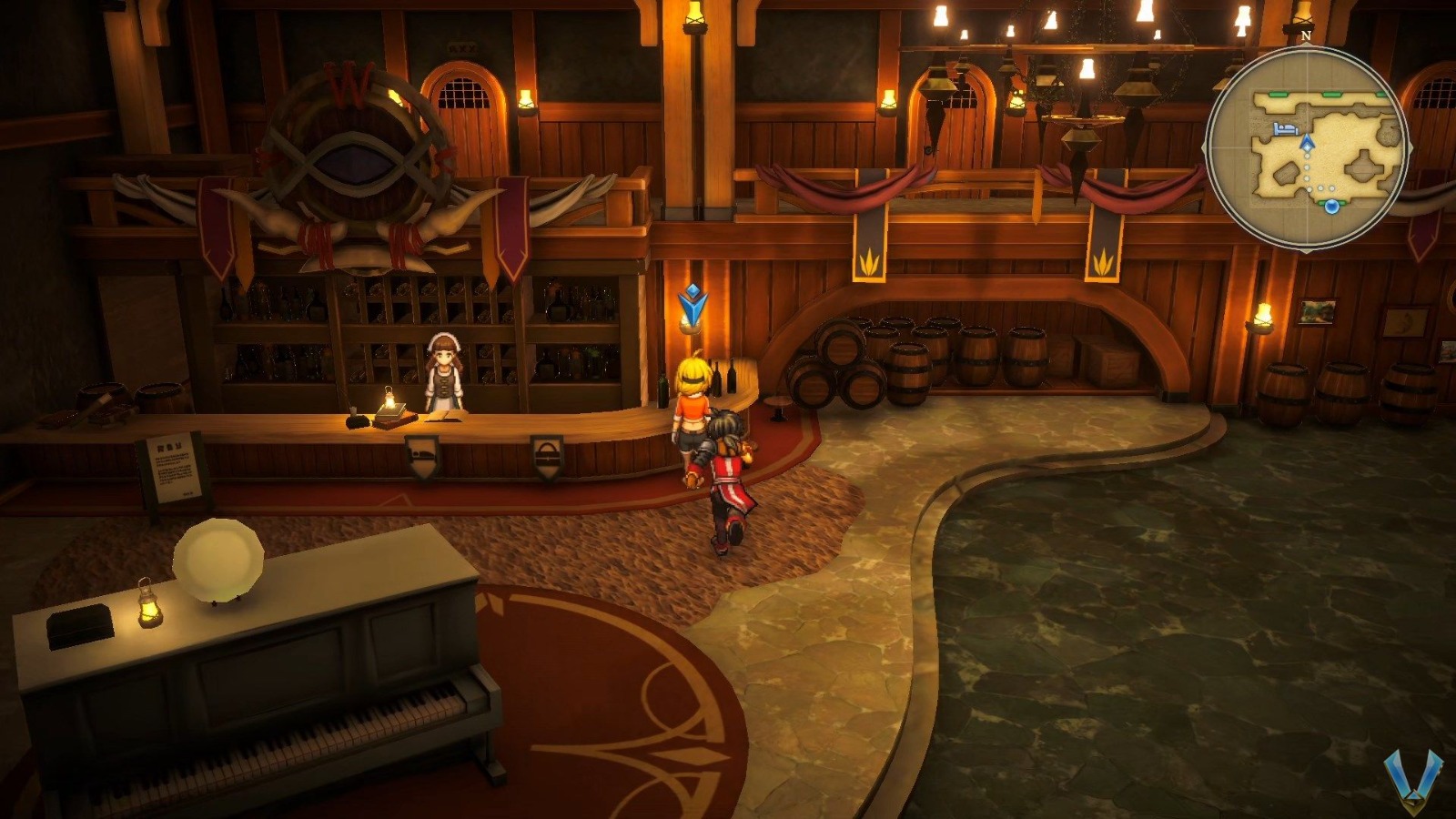Tap the trail of footstep dots on the minimap
1456x819 pixels.
(x=1308, y=173)
